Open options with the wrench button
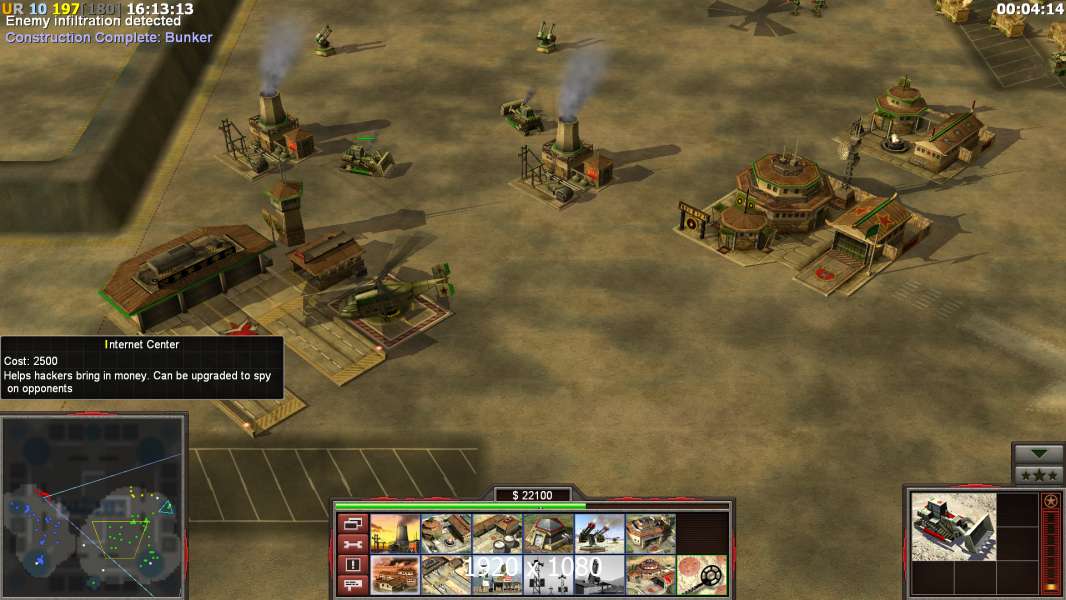Image resolution: width=1066 pixels, height=600 pixels. coord(352,544)
